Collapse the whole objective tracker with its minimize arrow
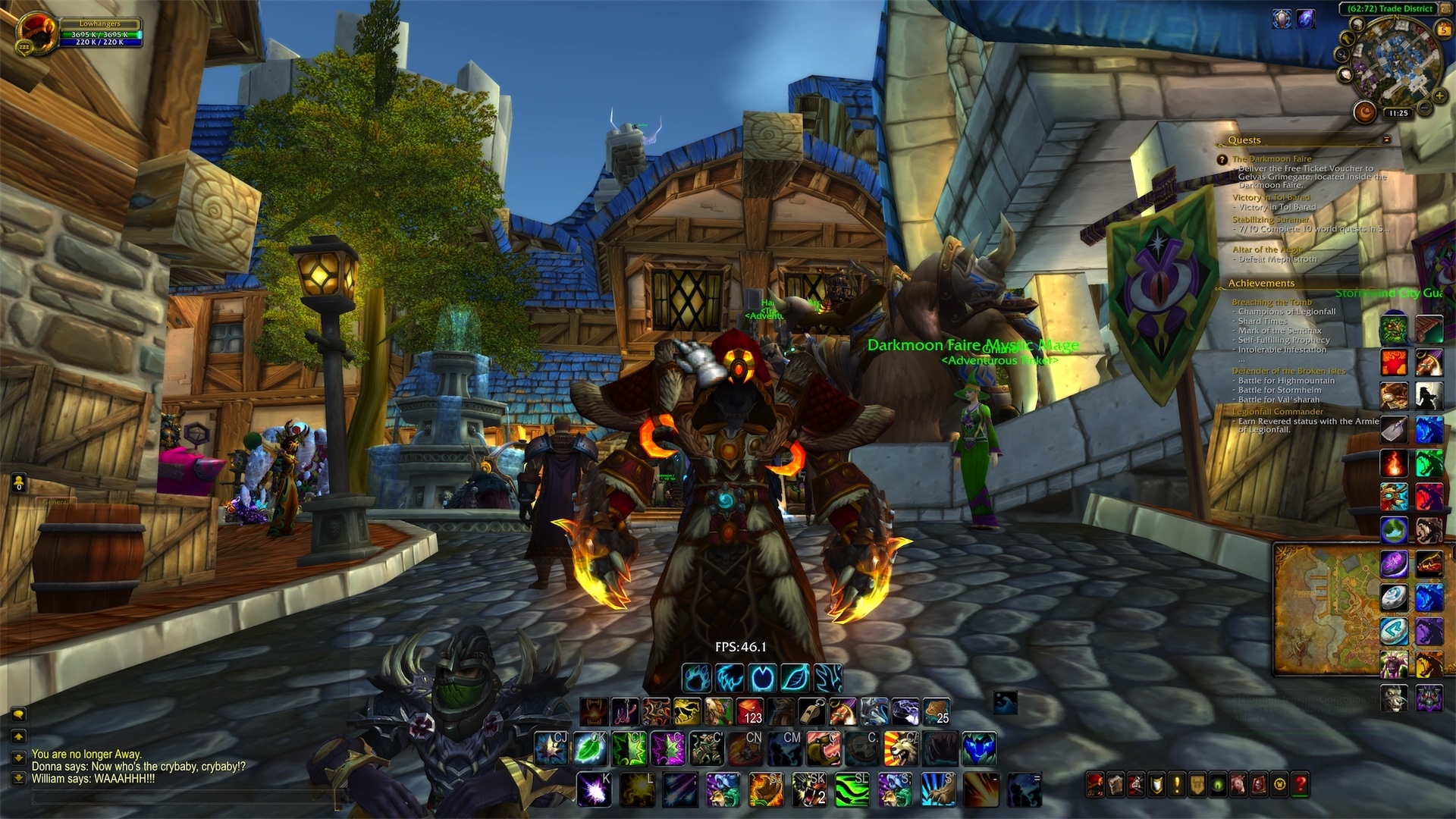Image resolution: width=1456 pixels, height=819 pixels. click(1386, 140)
